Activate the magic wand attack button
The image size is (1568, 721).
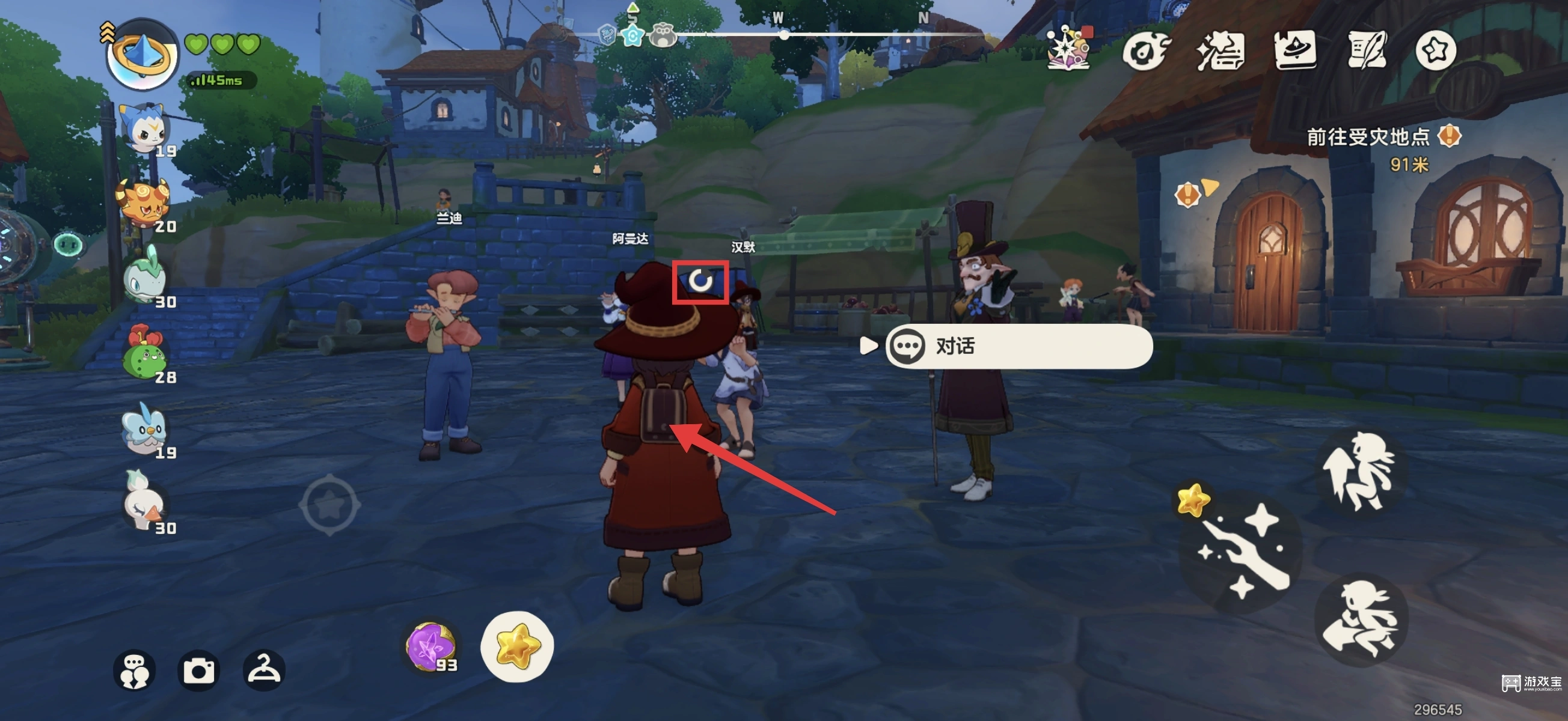[1242, 550]
